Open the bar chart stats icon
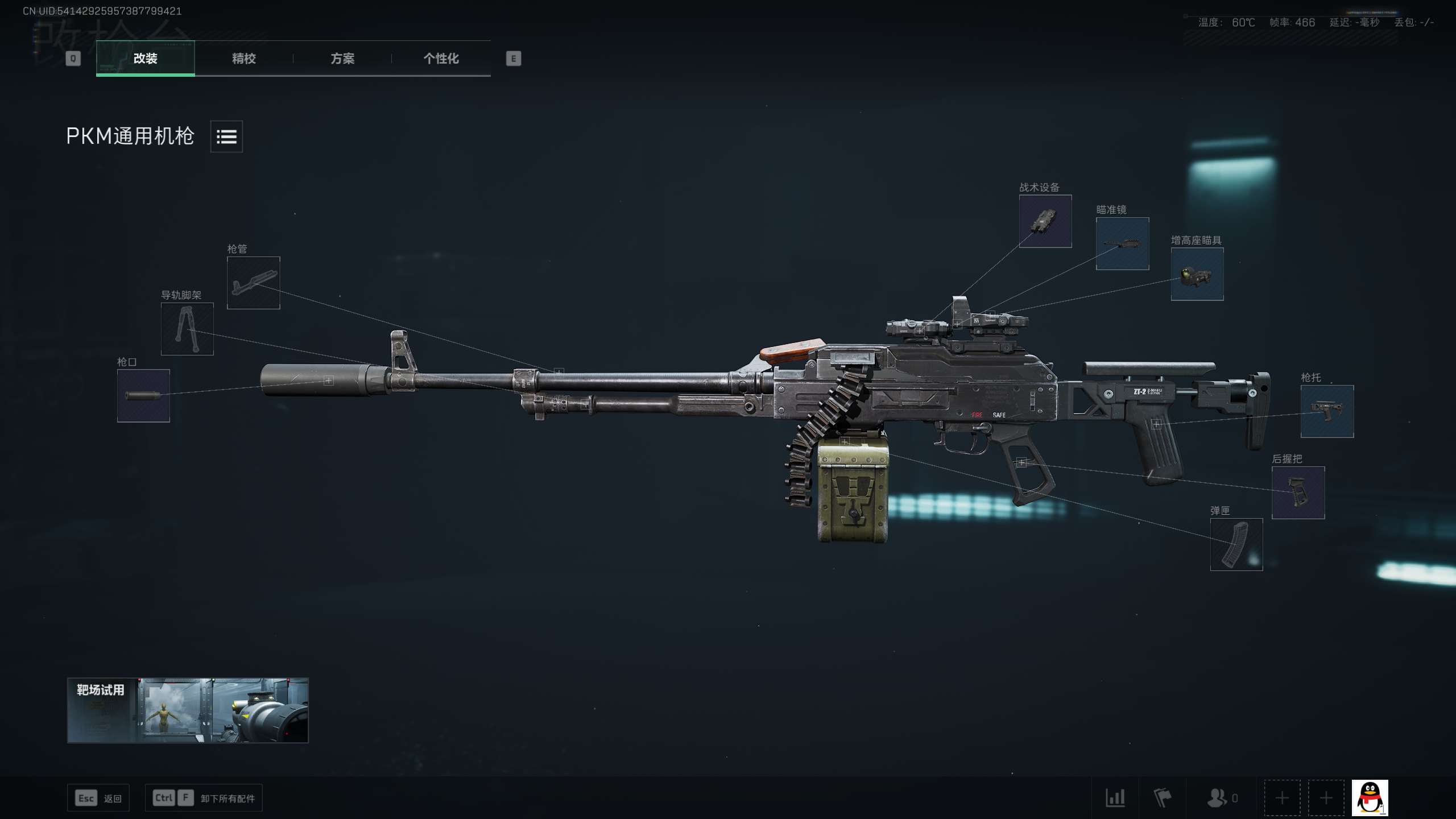The image size is (1456, 819). tap(1115, 798)
